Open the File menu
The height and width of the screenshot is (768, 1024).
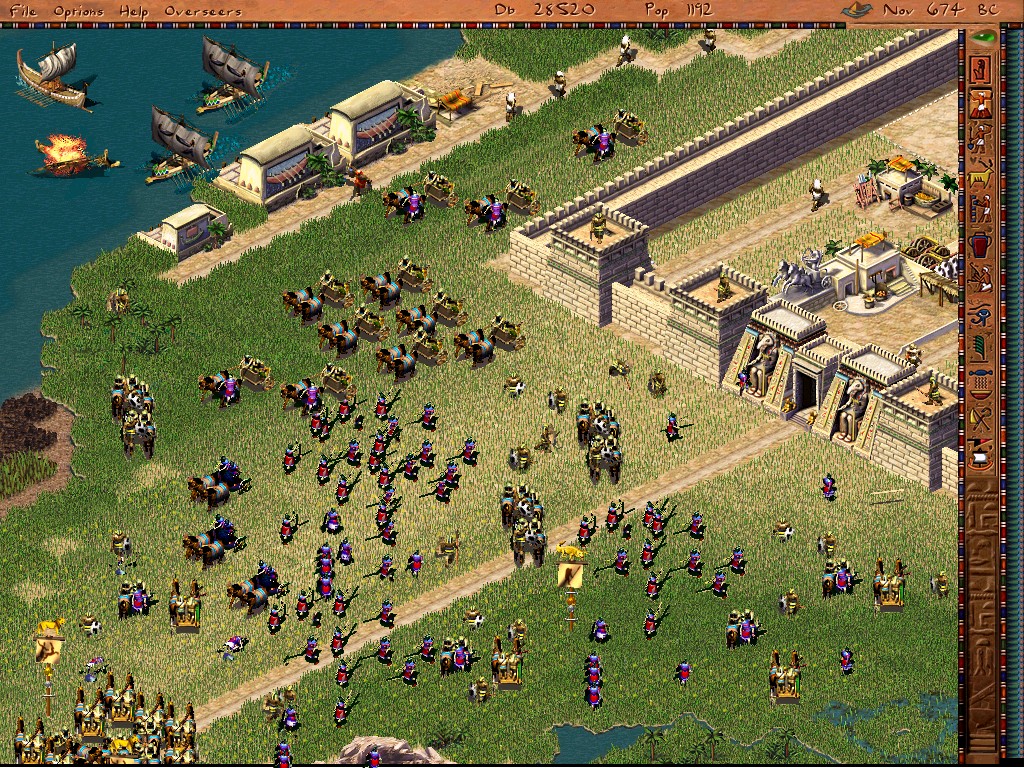pyautogui.click(x=22, y=10)
